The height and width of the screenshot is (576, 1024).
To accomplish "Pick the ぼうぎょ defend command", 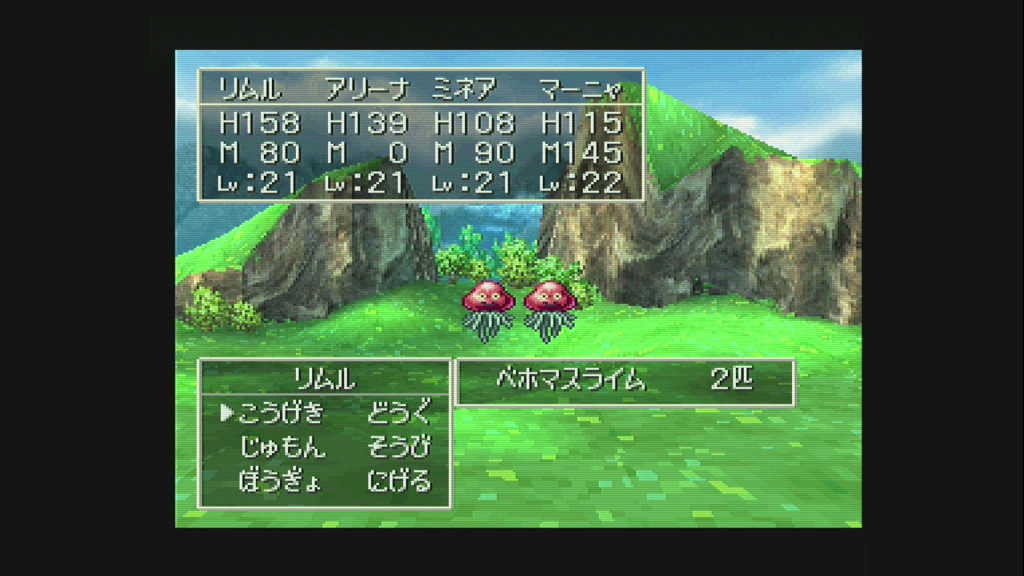I will [x=280, y=481].
